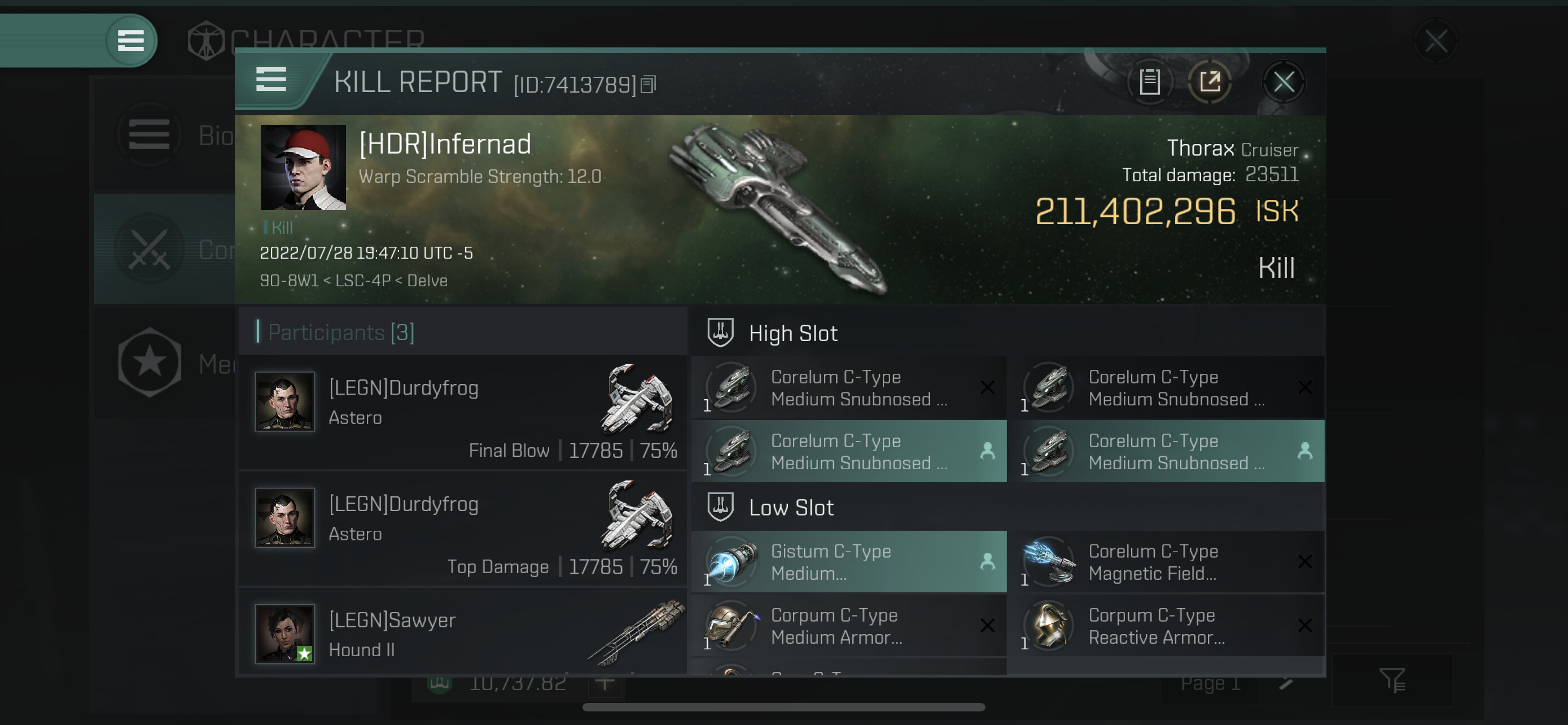Open the star medal sidebar tab
The image size is (1568, 725).
pyautogui.click(x=150, y=364)
